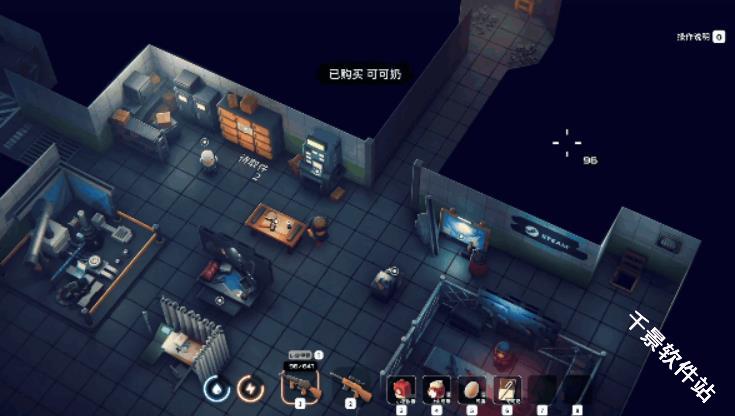Screen dimensions: 735x416
Task: Click the blue water drop status icon
Action: point(216,386)
